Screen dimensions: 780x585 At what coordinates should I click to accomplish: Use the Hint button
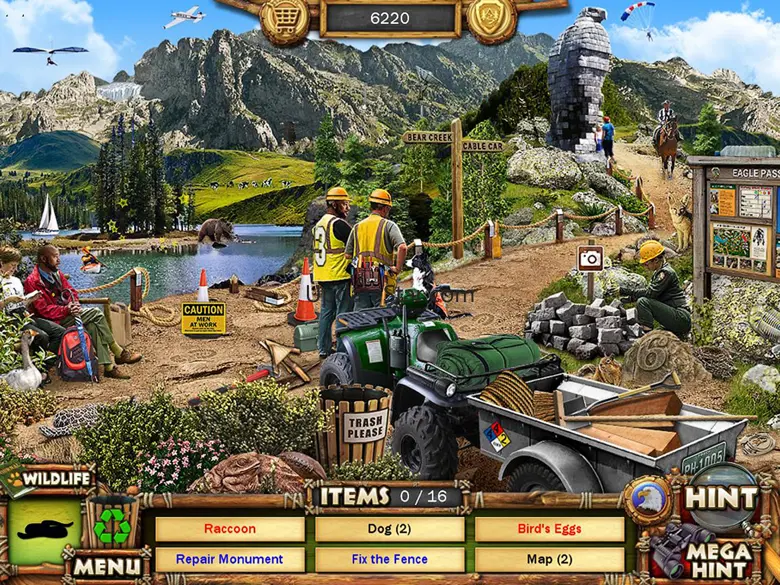[x=722, y=496]
